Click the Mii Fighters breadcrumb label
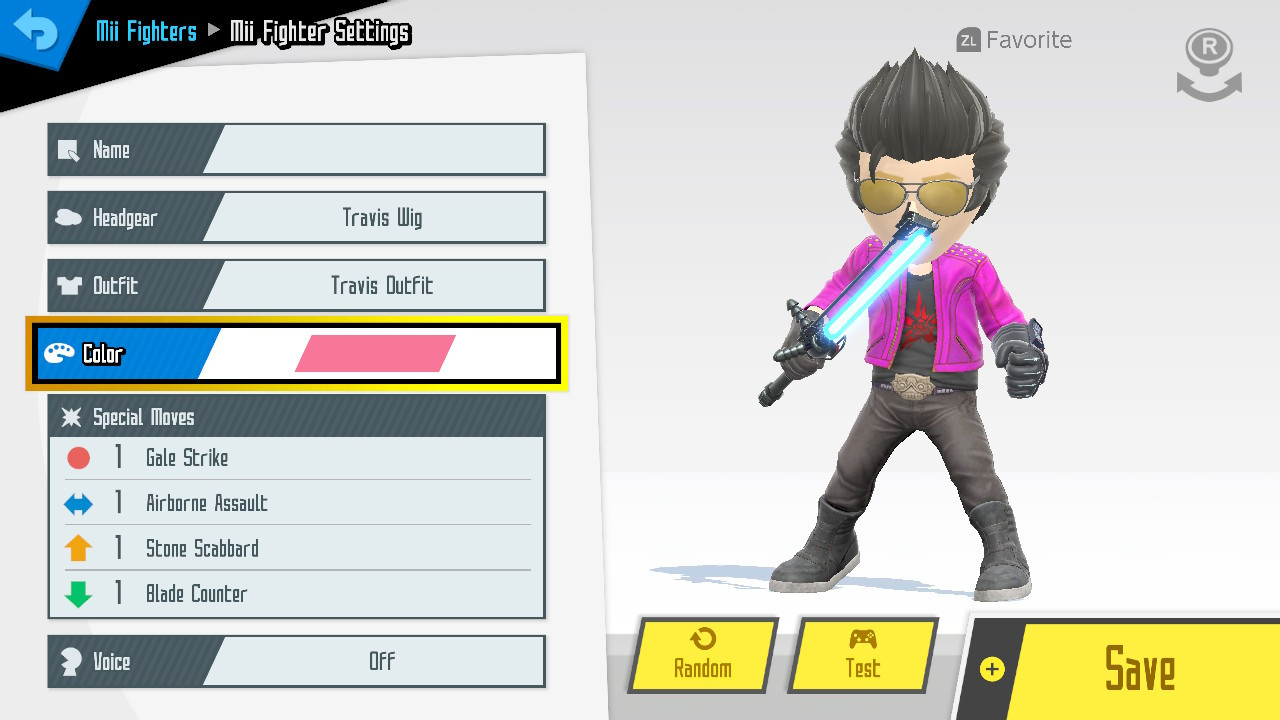The image size is (1280, 720). click(145, 31)
